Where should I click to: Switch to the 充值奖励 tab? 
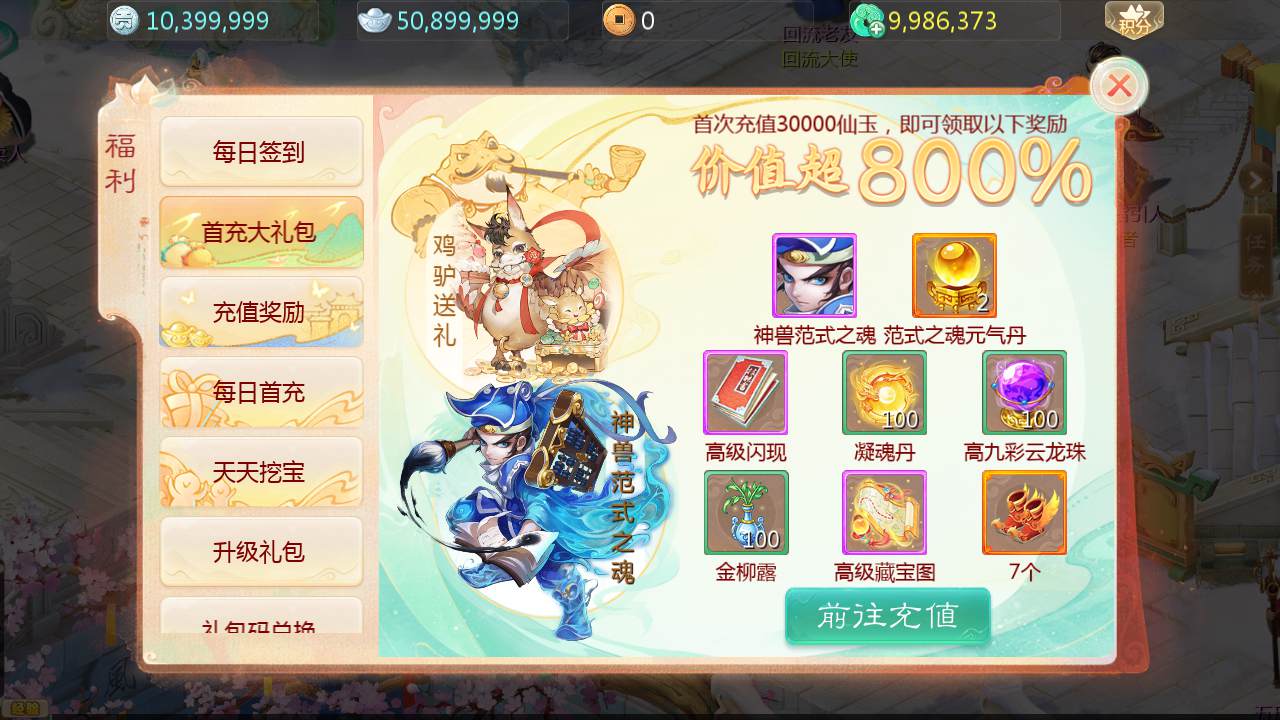tap(260, 312)
